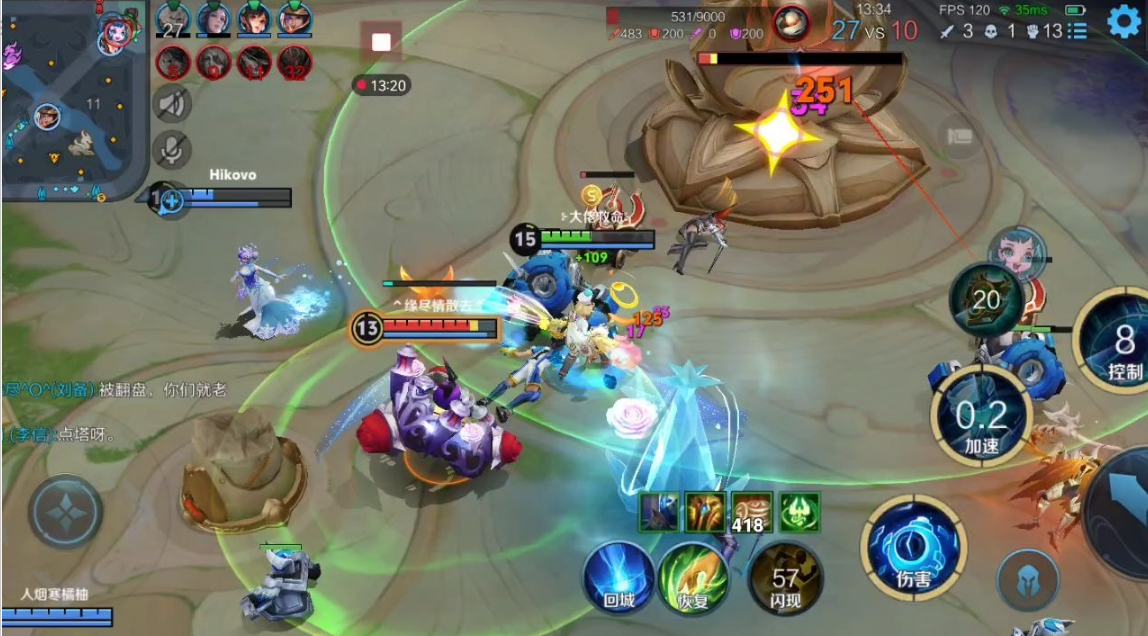Select the enemy portrait showing 32
Image resolution: width=1148 pixels, height=636 pixels.
coord(295,63)
